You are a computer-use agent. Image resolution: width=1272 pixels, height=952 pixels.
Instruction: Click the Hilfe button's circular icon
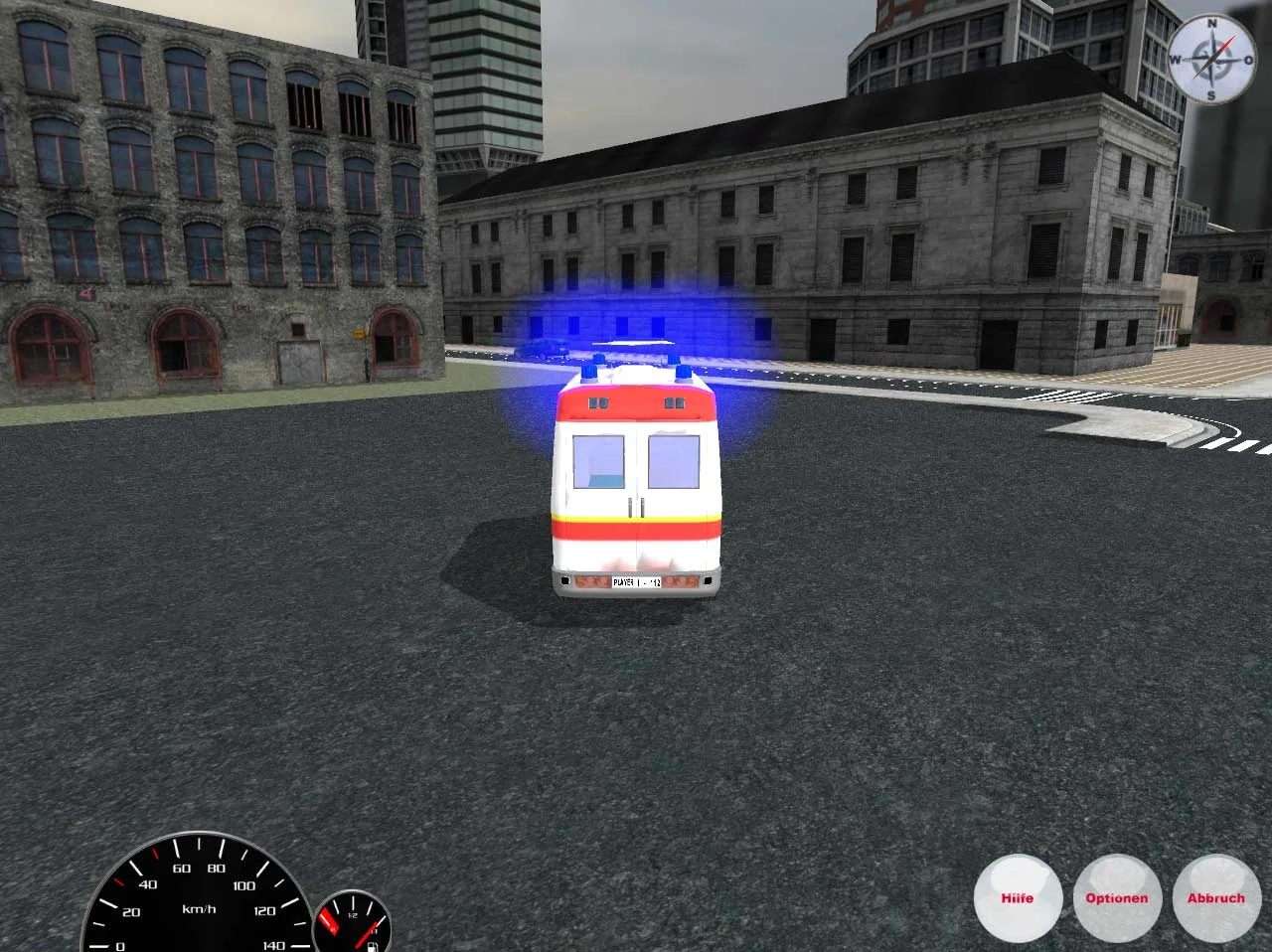coord(1019,897)
